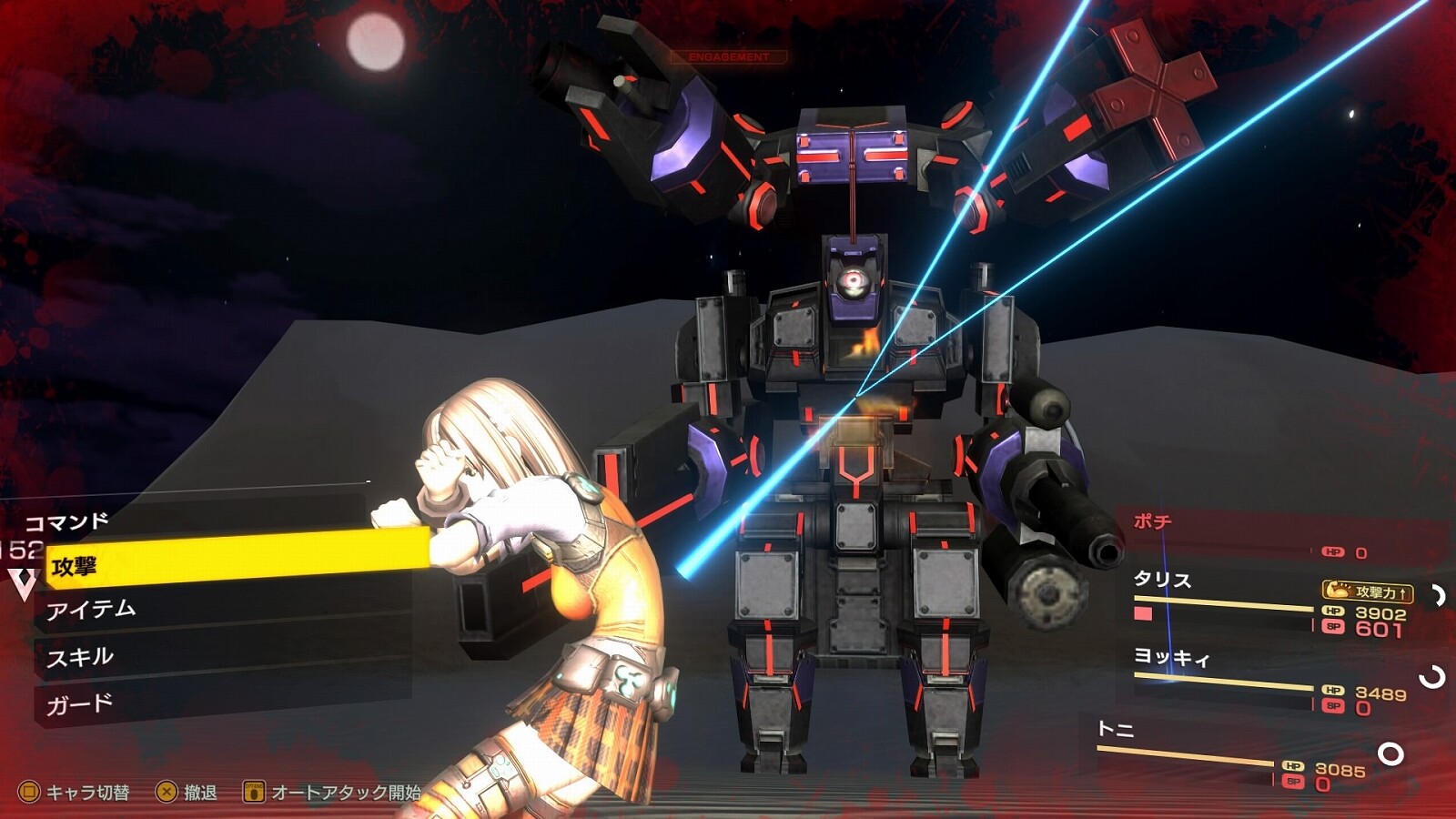The width and height of the screenshot is (1456, 819).
Task: Open the スキル skill command
Action: pyautogui.click(x=80, y=657)
